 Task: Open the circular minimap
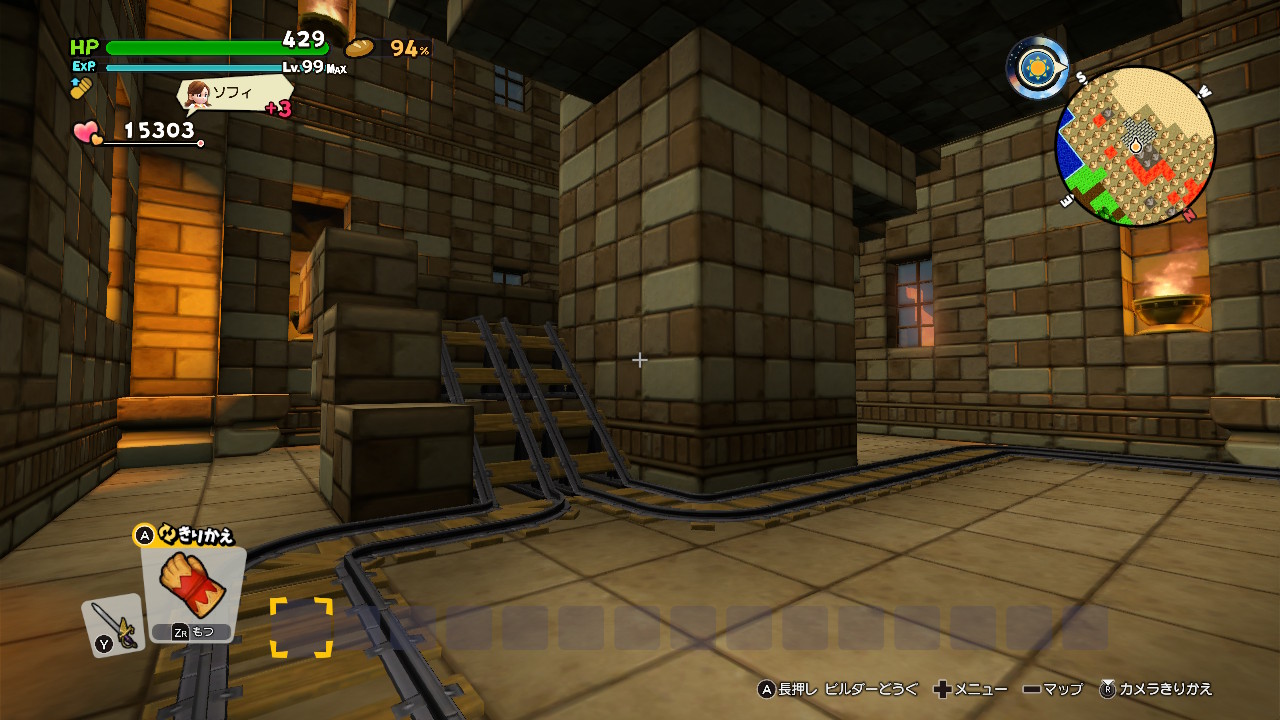coord(1135,147)
